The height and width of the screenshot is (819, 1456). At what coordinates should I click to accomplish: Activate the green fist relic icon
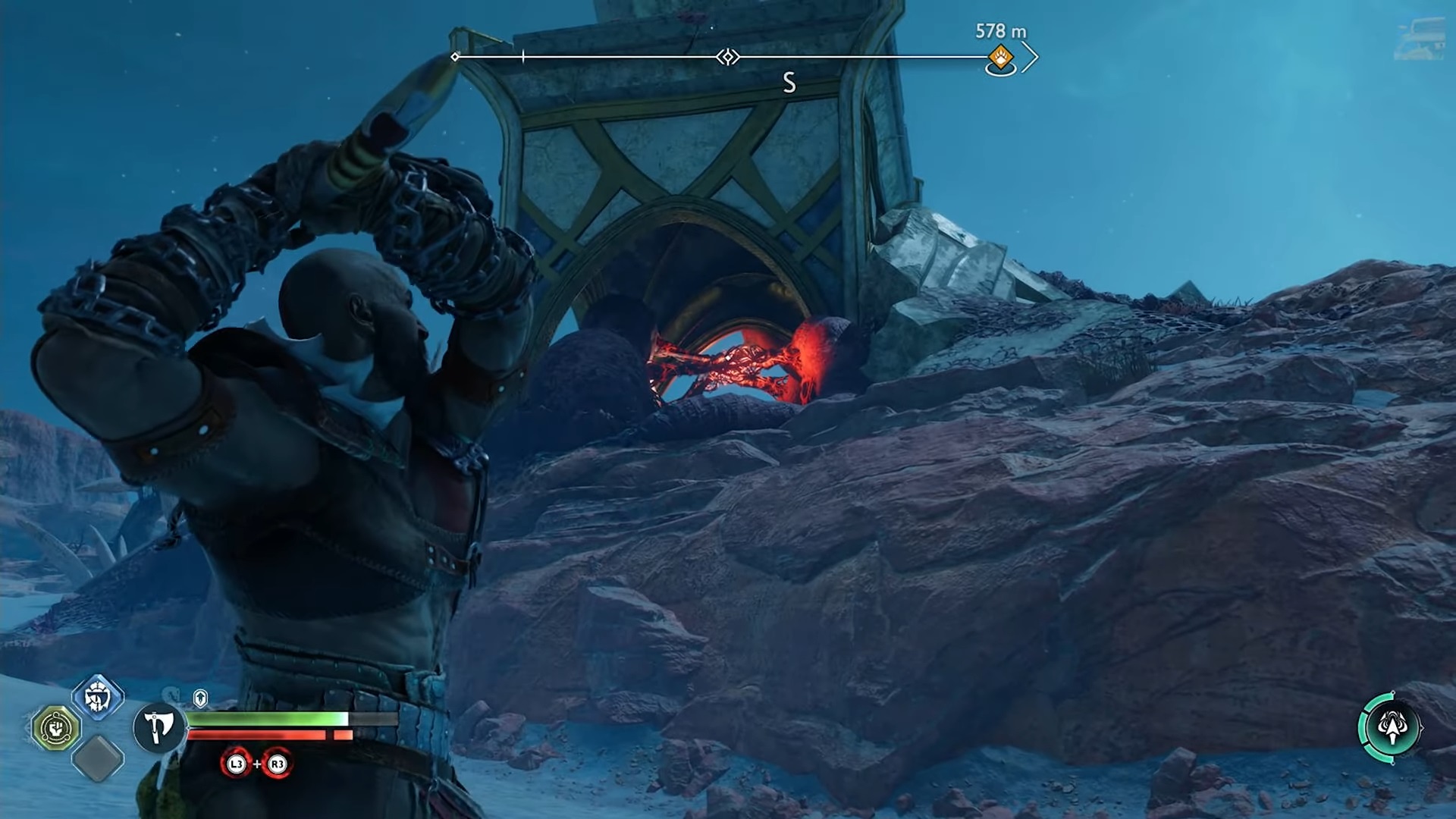point(56,728)
